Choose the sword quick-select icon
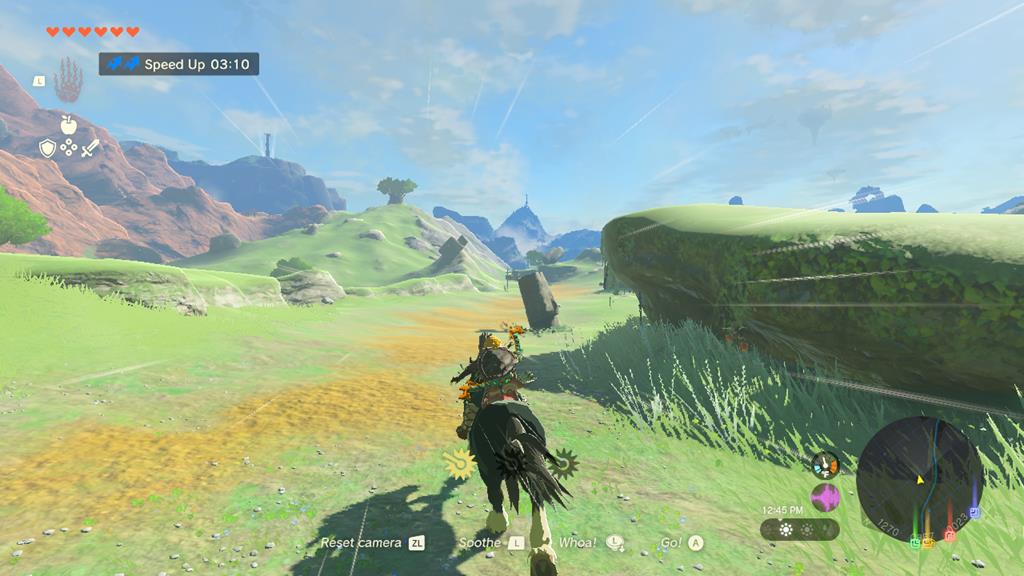Image resolution: width=1024 pixels, height=576 pixels. (x=90, y=148)
